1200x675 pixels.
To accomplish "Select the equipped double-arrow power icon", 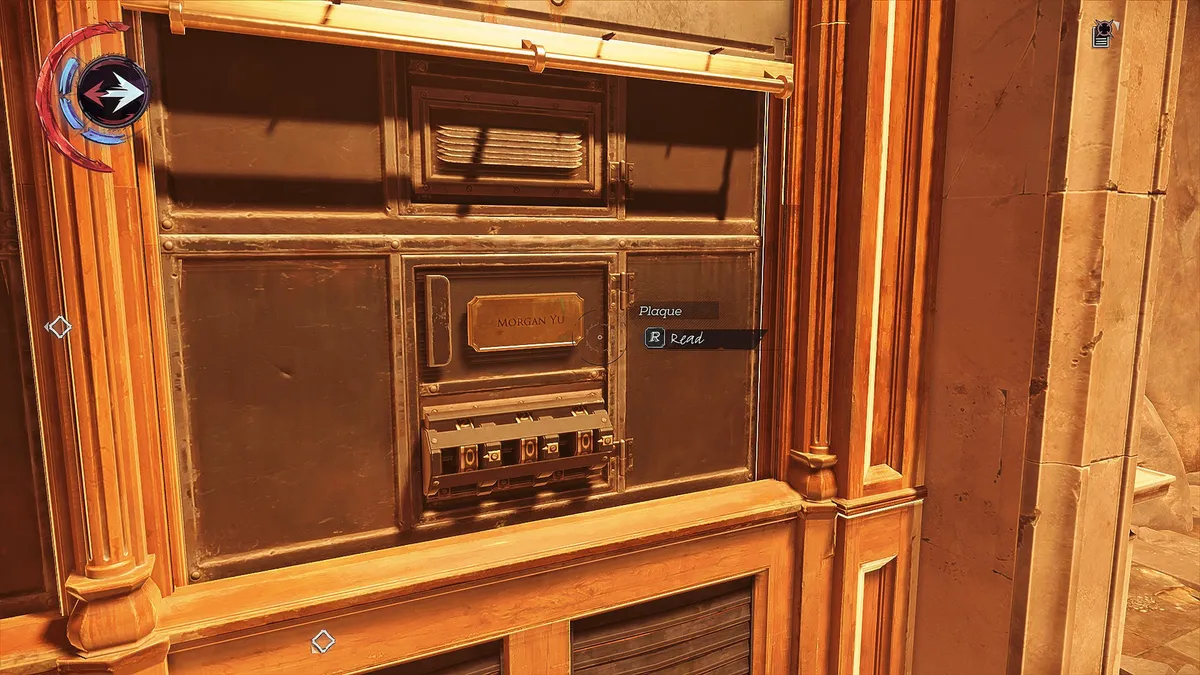I will coord(113,93).
